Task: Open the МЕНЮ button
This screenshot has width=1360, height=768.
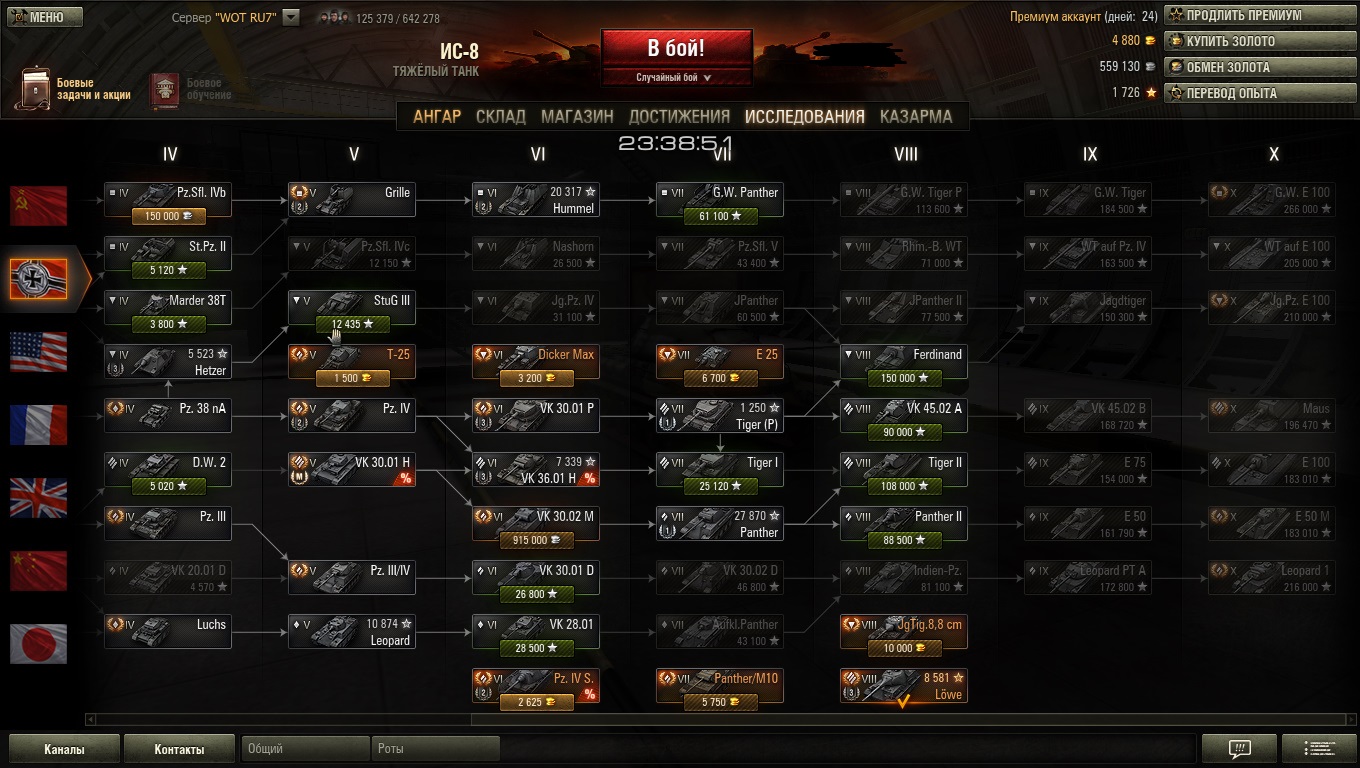Action: 42,17
